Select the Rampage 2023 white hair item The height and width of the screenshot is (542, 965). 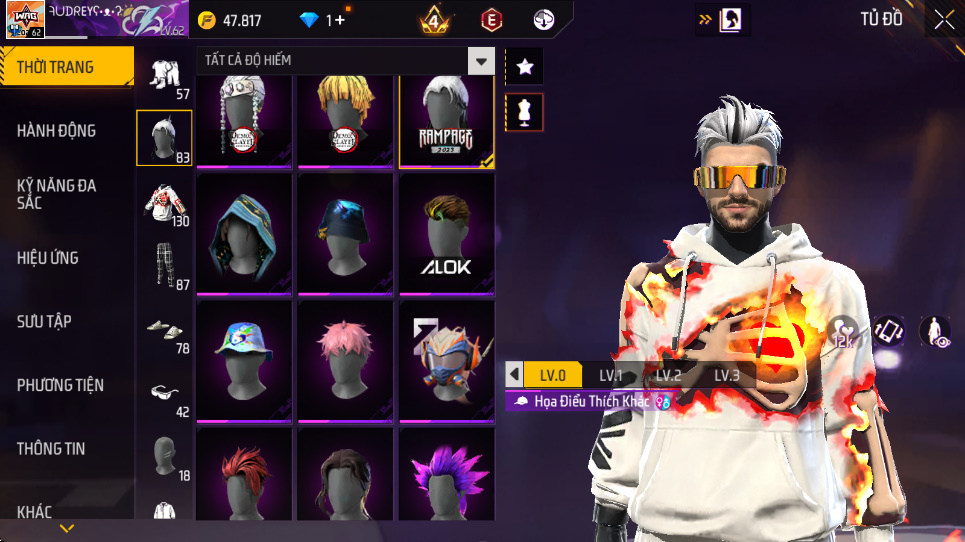point(446,119)
